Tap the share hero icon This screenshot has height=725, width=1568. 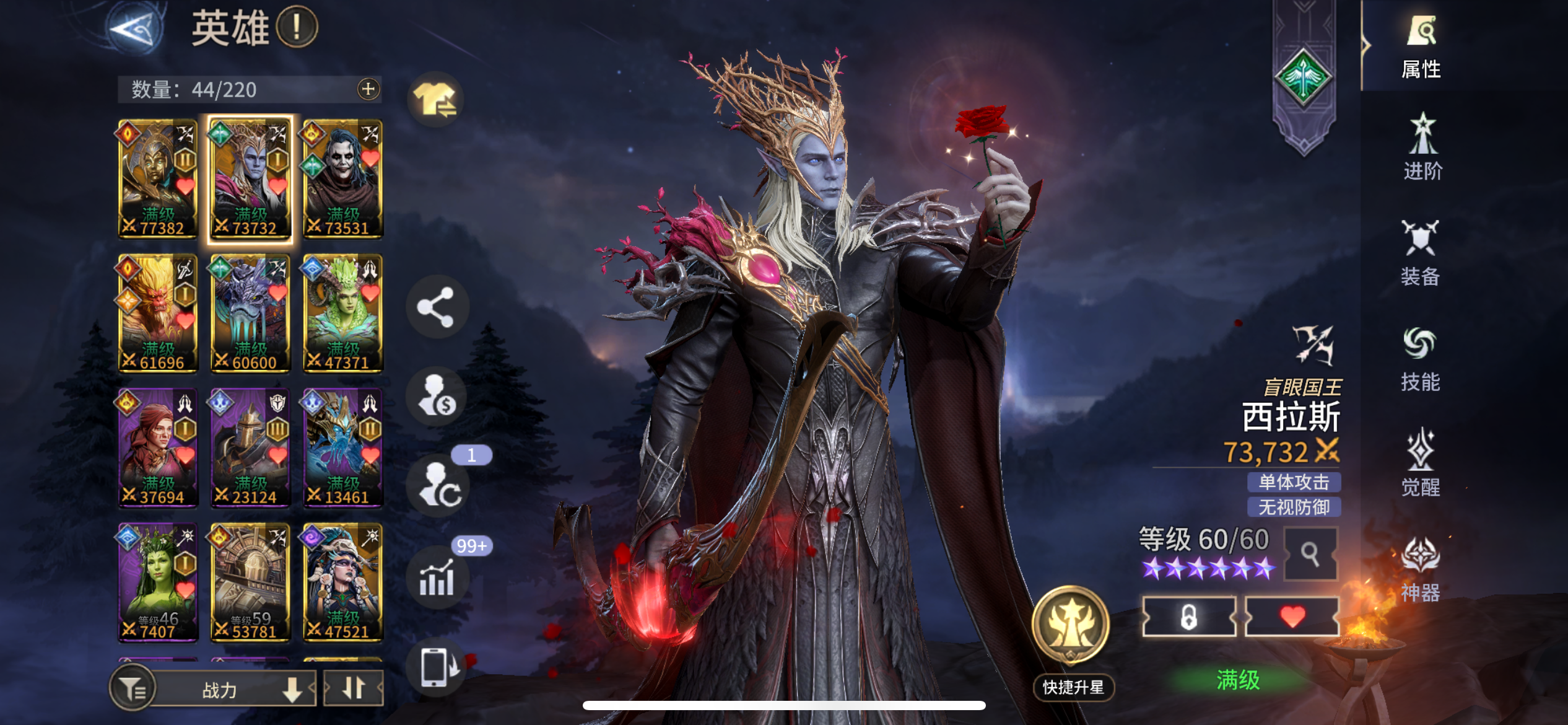pos(438,307)
